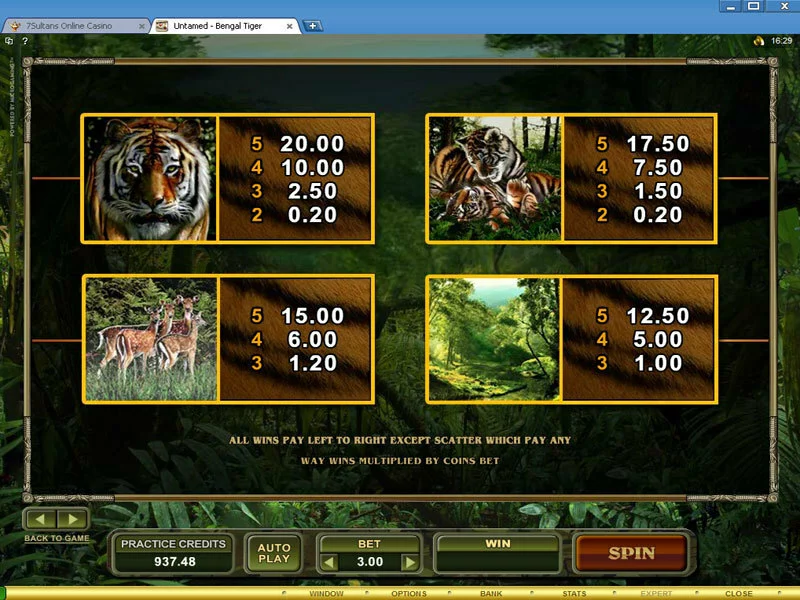The height and width of the screenshot is (600, 800).
Task: Go to the previous paytable page
Action: [x=41, y=519]
